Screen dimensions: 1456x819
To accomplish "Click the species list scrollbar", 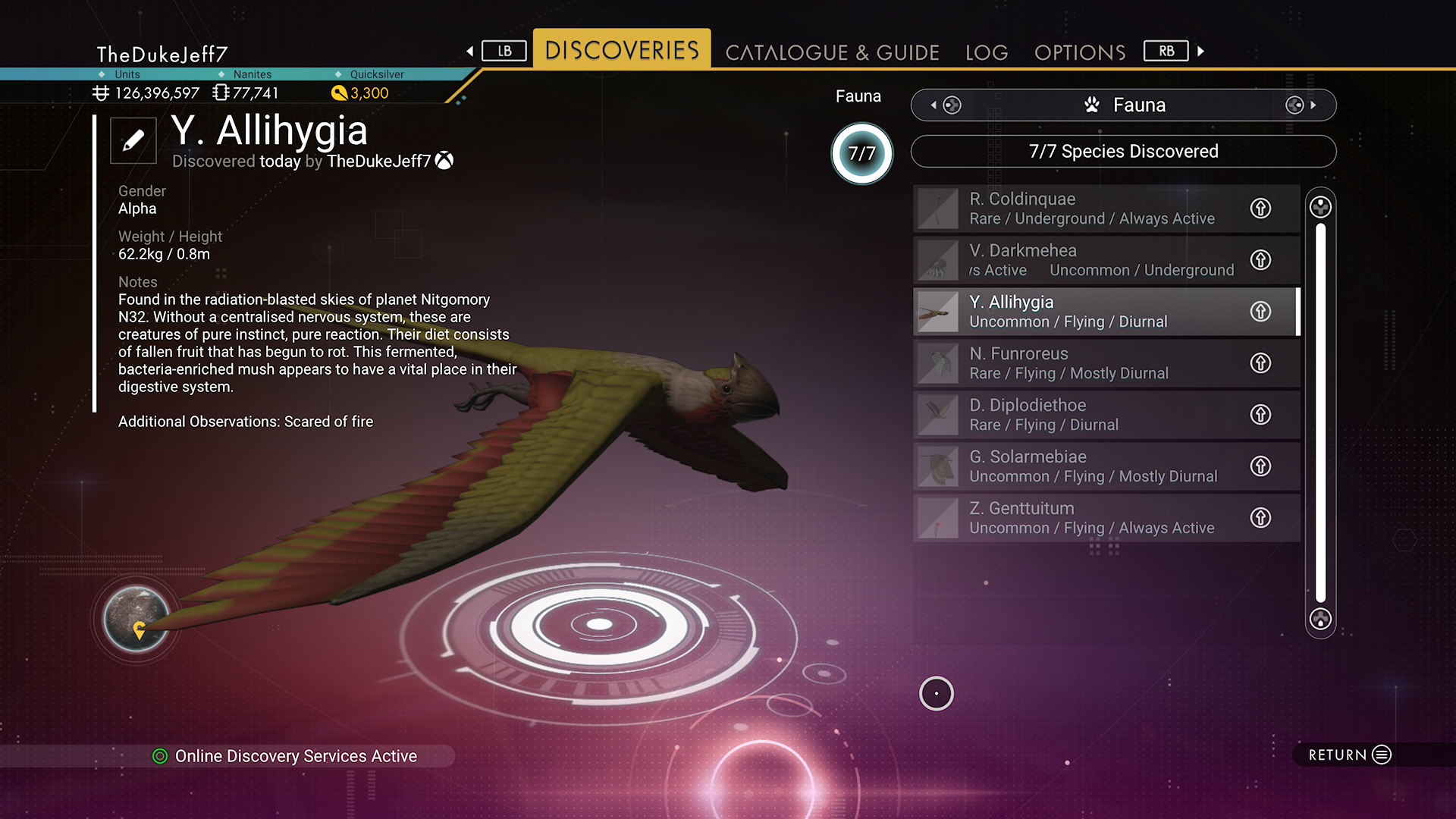I will pyautogui.click(x=1320, y=413).
